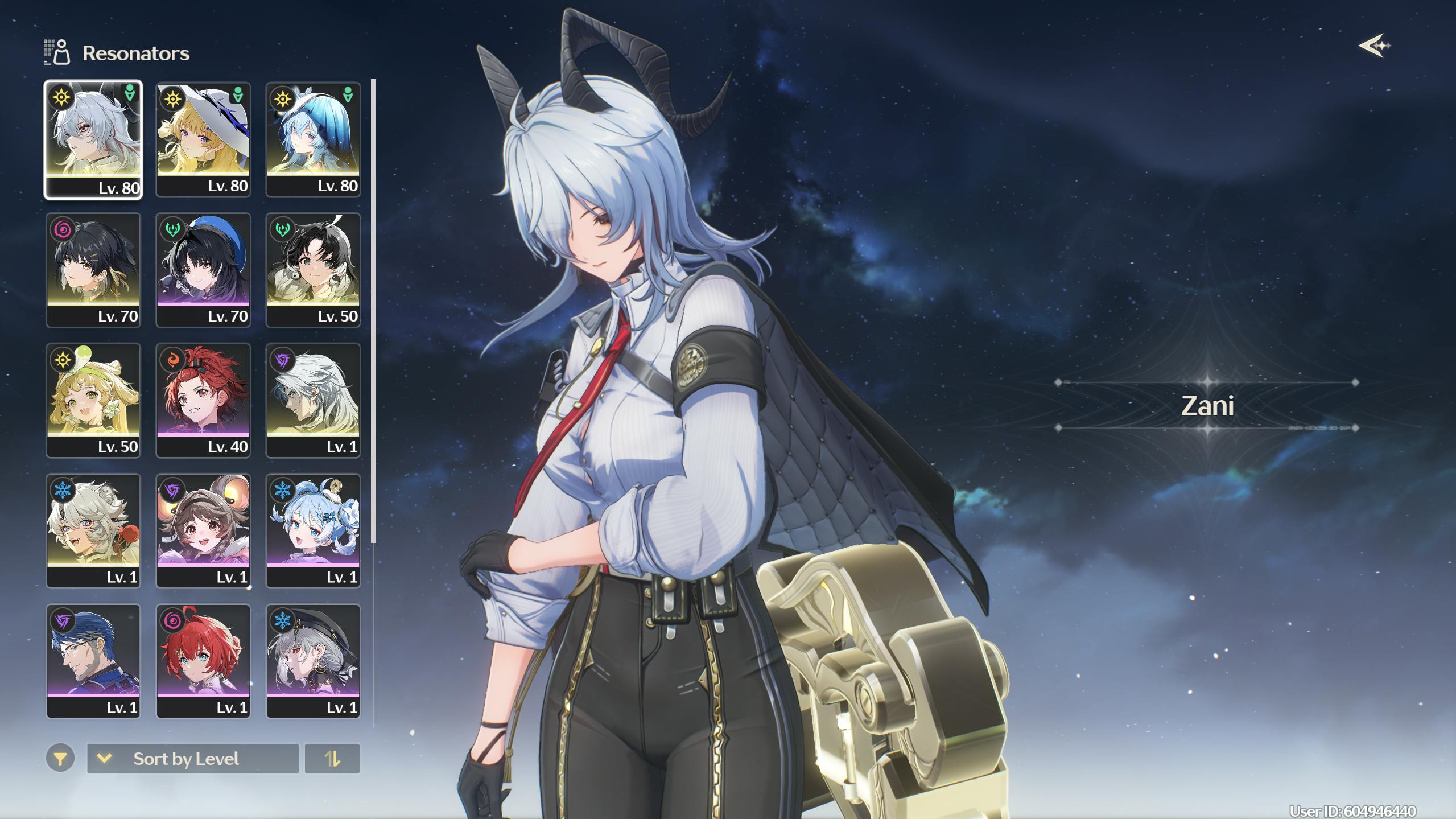
Task: Select the grey-haired capped Glacio resonator
Action: 313,661
